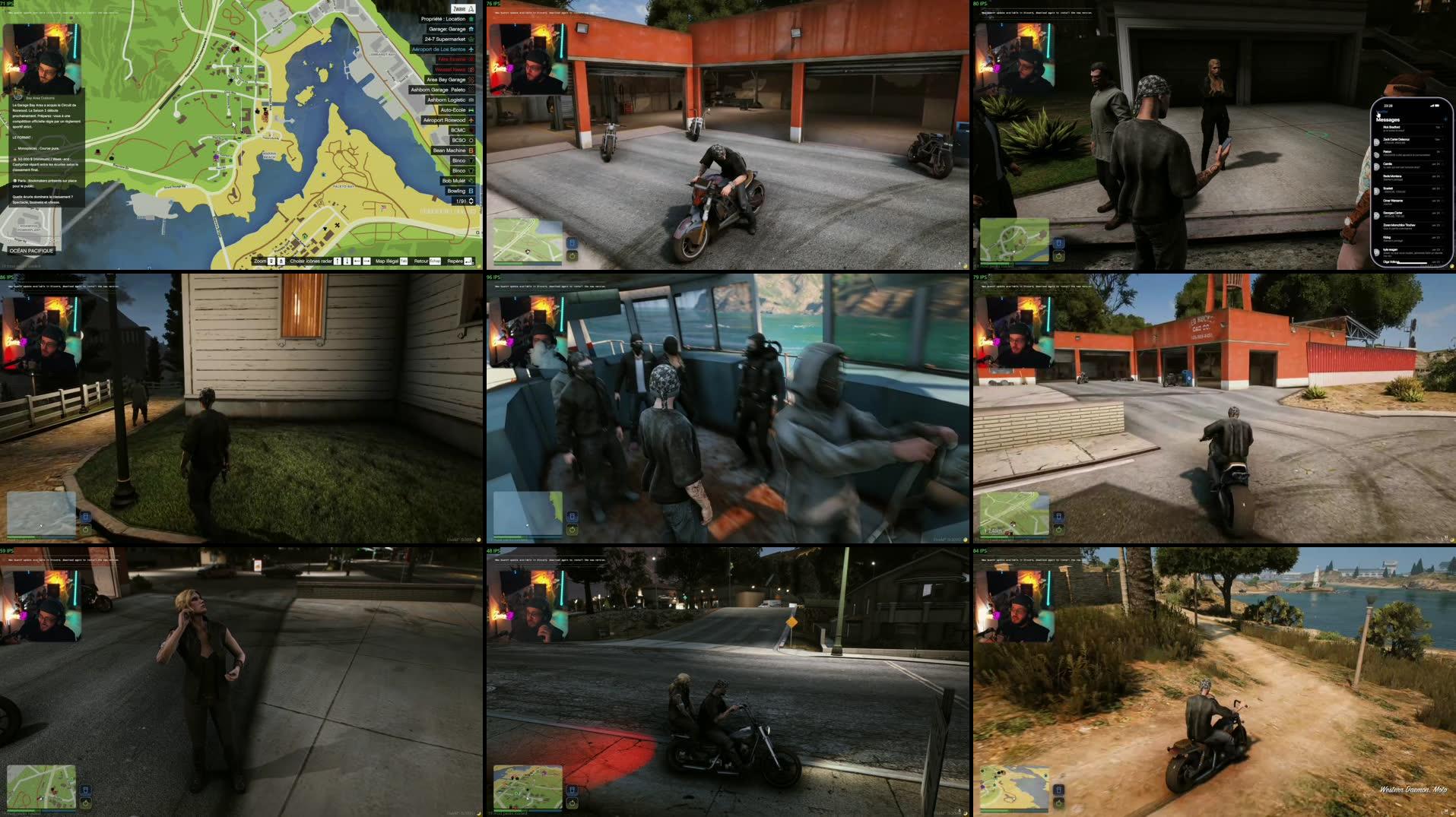This screenshot has height=817, width=1456.
Task: Click the Bean Machine coffee icon
Action: tap(470, 150)
